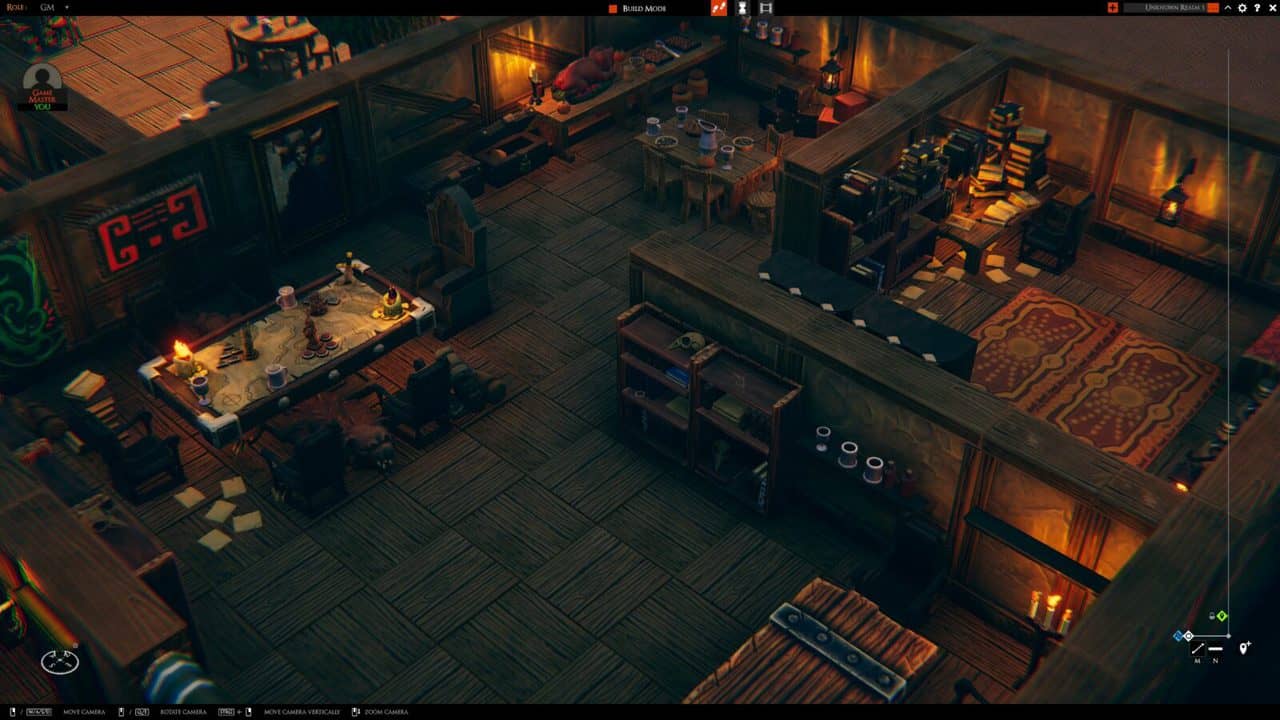
Task: Select the footprints tool in the top toolbar
Action: (x=718, y=9)
